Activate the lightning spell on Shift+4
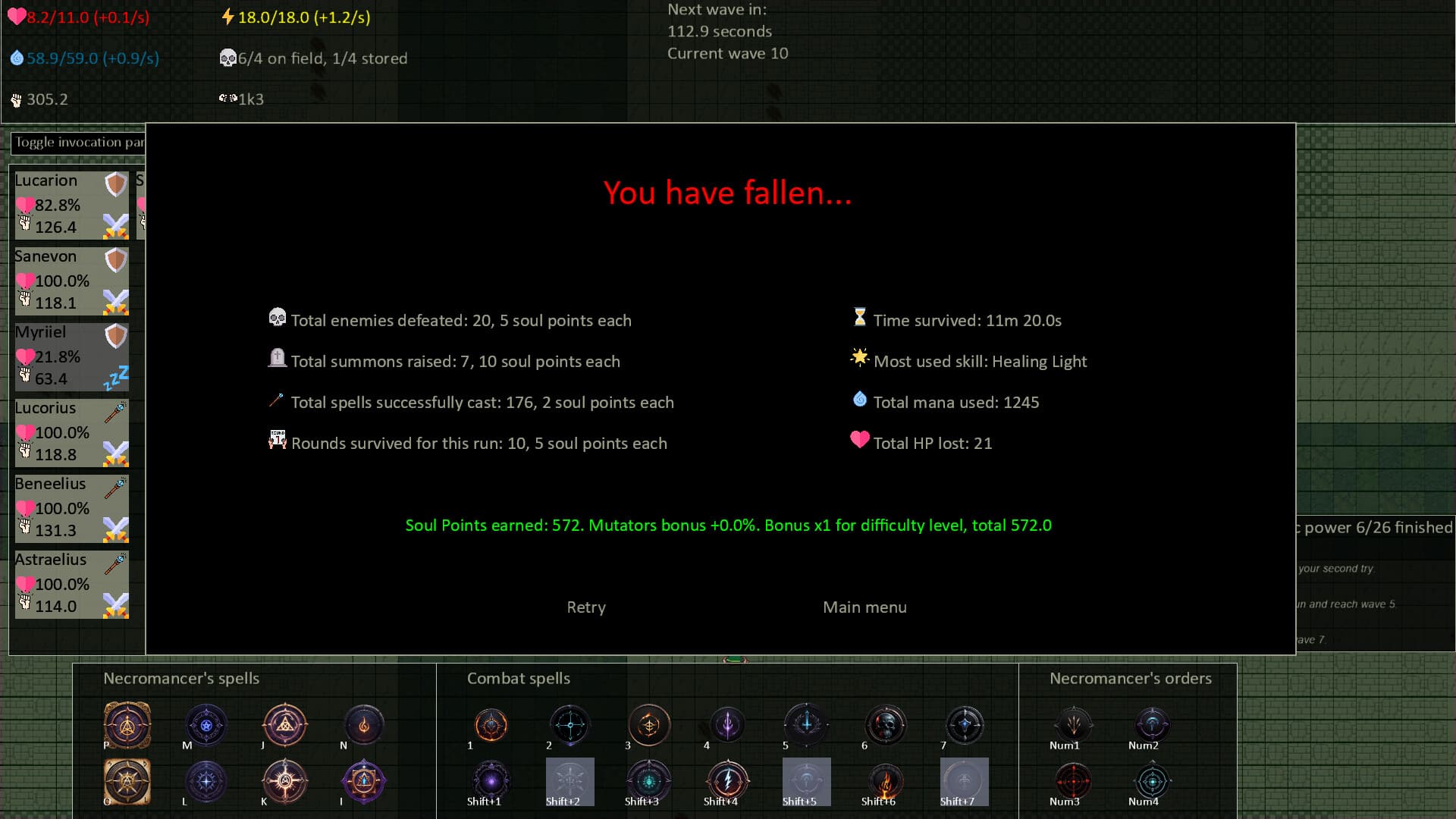 (x=727, y=781)
